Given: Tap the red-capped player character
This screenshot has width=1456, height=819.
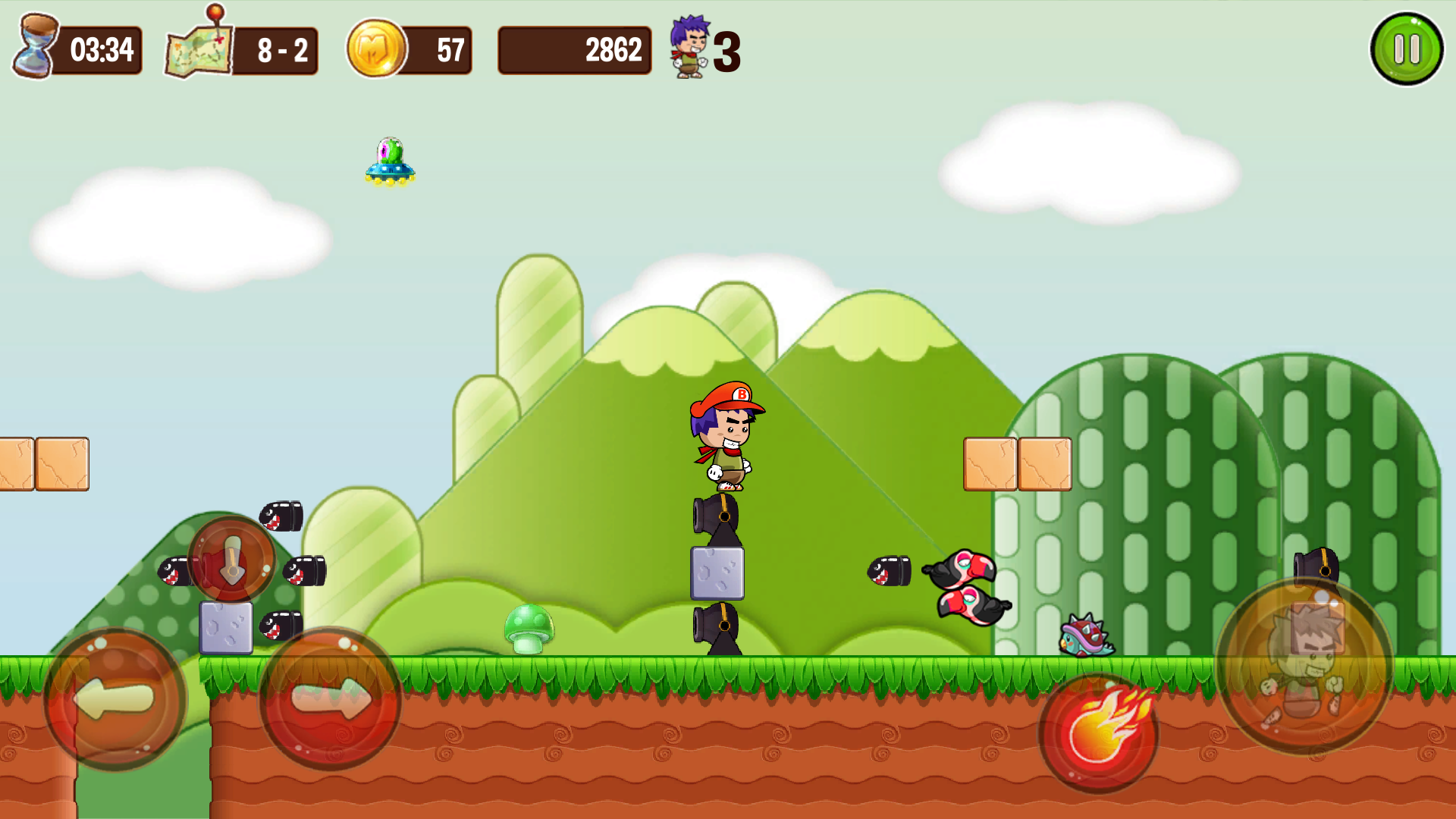Looking at the screenshot, I should click(x=726, y=432).
